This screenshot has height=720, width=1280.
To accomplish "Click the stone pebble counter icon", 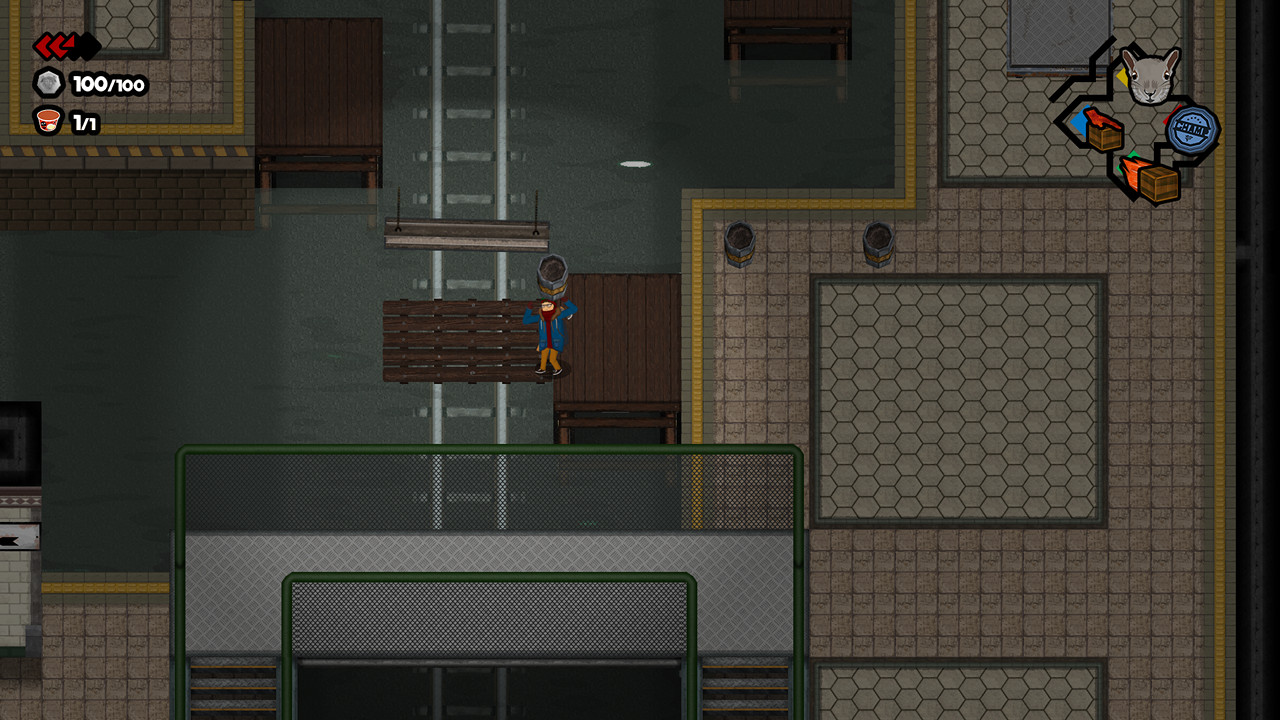I will pos(49,83).
